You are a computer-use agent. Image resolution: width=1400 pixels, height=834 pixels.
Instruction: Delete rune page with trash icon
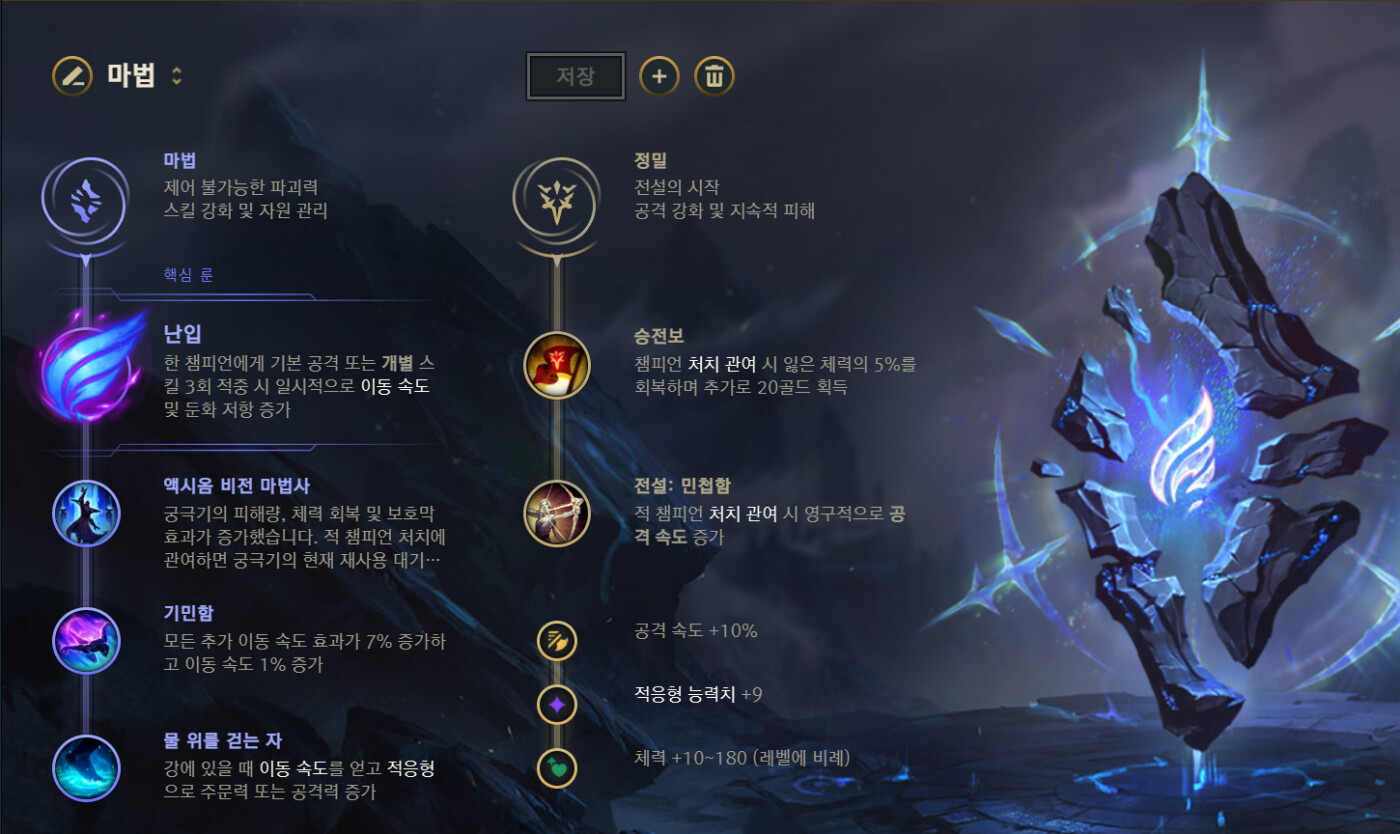click(x=714, y=76)
